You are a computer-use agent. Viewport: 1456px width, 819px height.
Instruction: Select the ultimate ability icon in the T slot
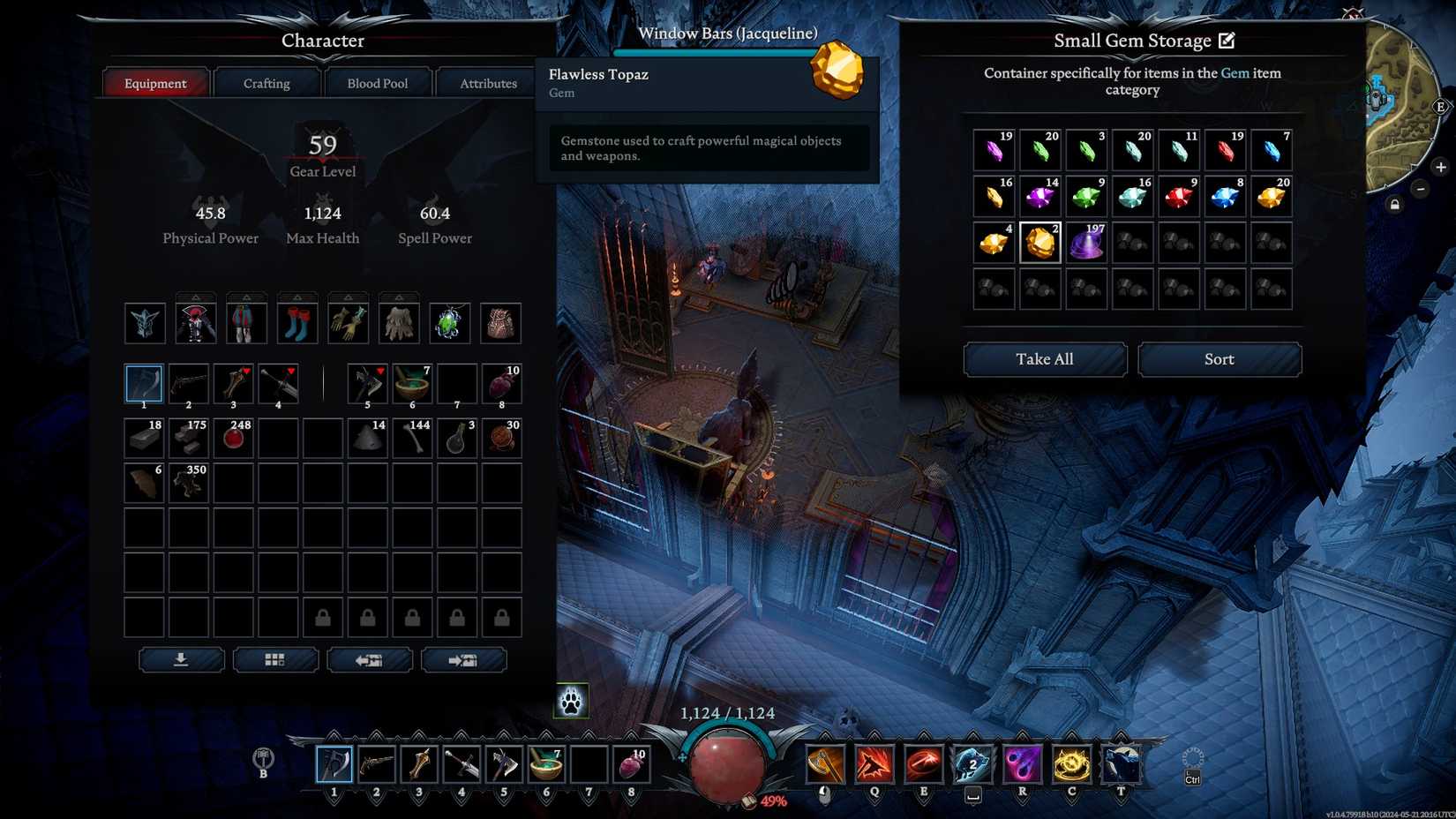coord(1119,764)
